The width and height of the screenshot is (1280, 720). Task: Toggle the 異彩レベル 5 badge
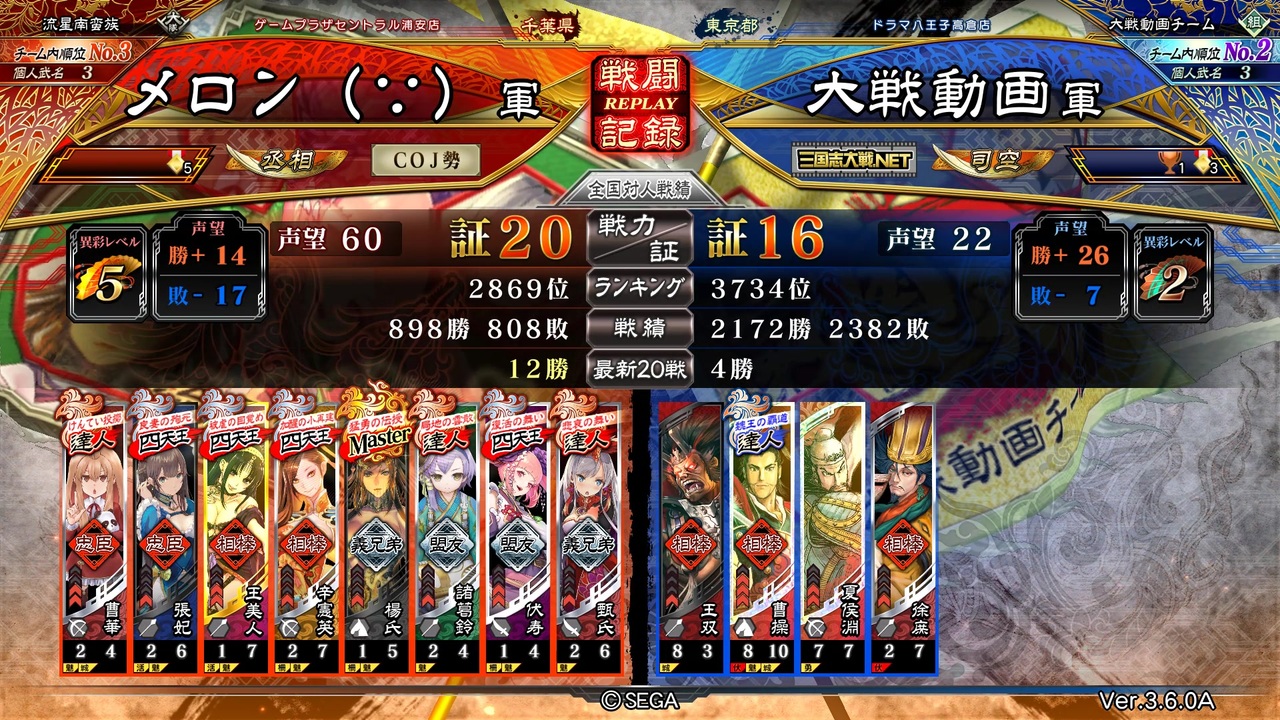click(106, 265)
